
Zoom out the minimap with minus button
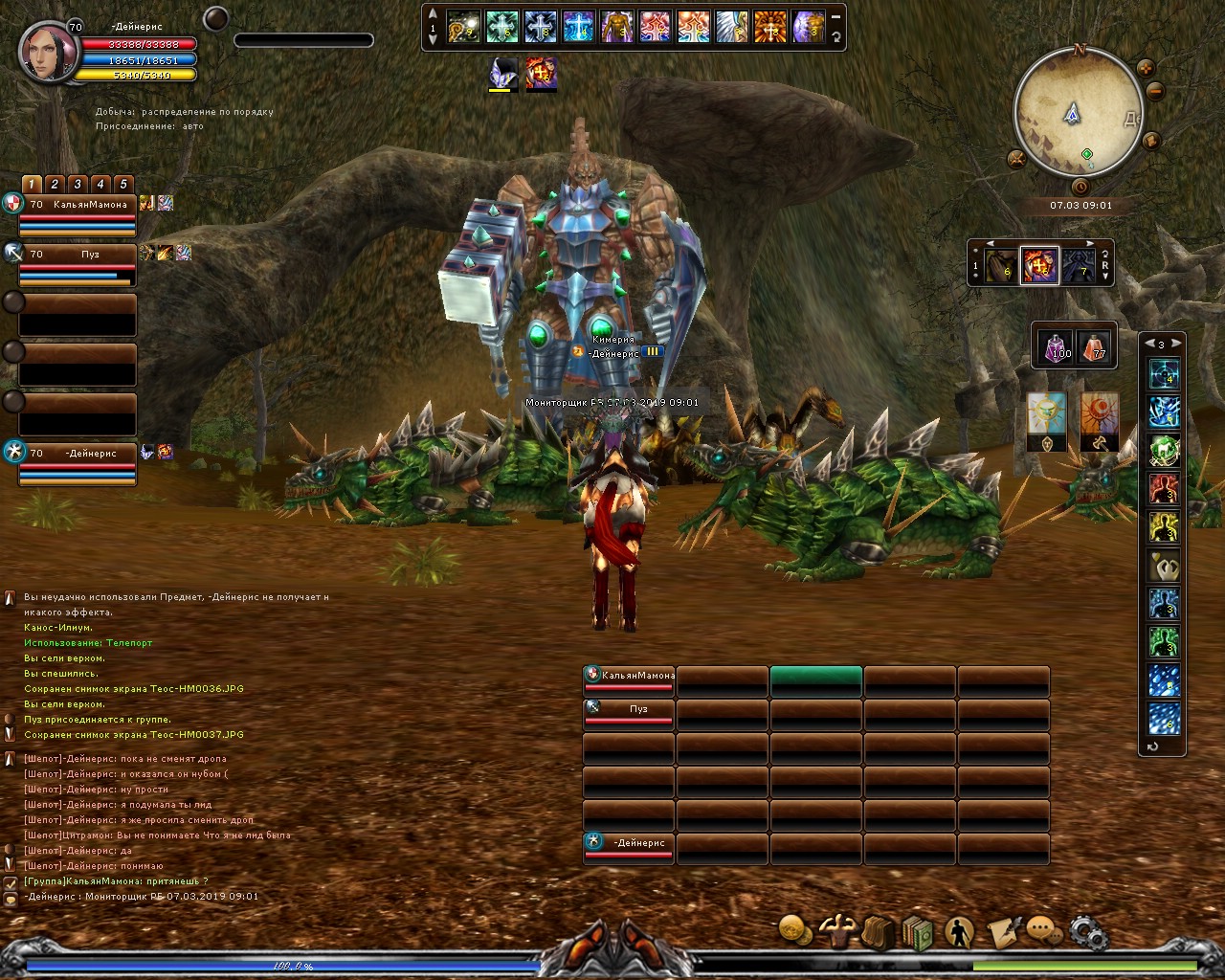pos(1155,92)
